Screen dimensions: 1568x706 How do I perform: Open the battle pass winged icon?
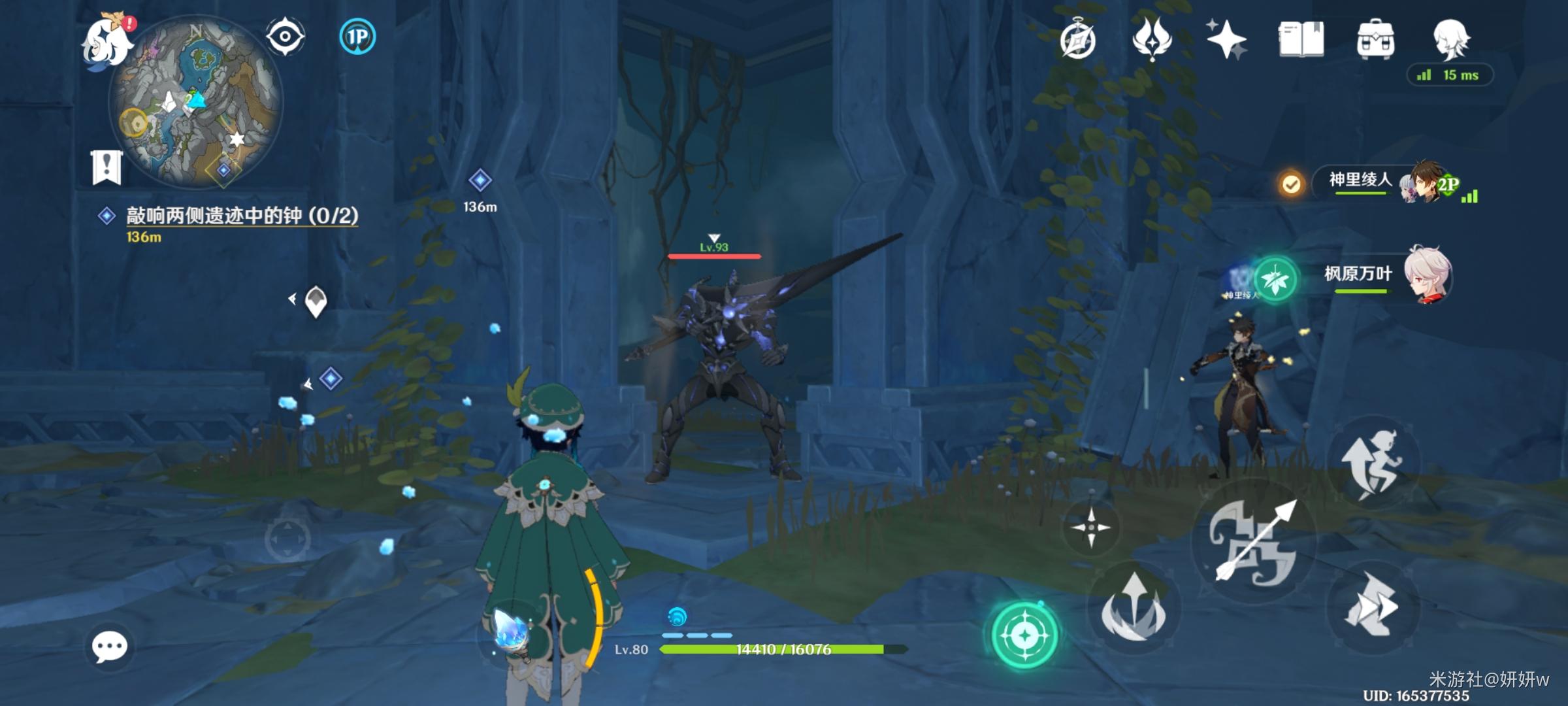coord(1152,39)
